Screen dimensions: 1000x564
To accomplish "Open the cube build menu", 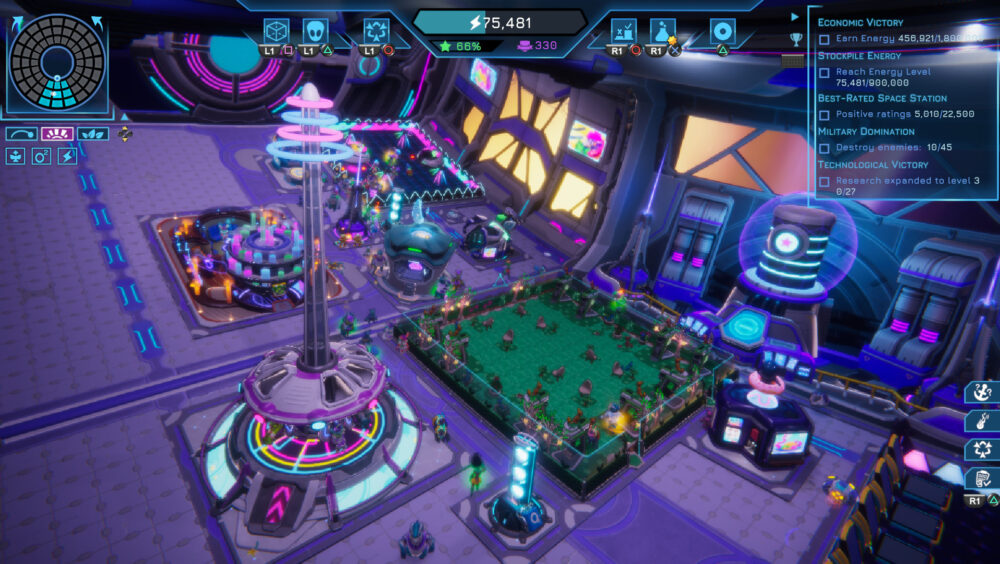I will [x=276, y=31].
